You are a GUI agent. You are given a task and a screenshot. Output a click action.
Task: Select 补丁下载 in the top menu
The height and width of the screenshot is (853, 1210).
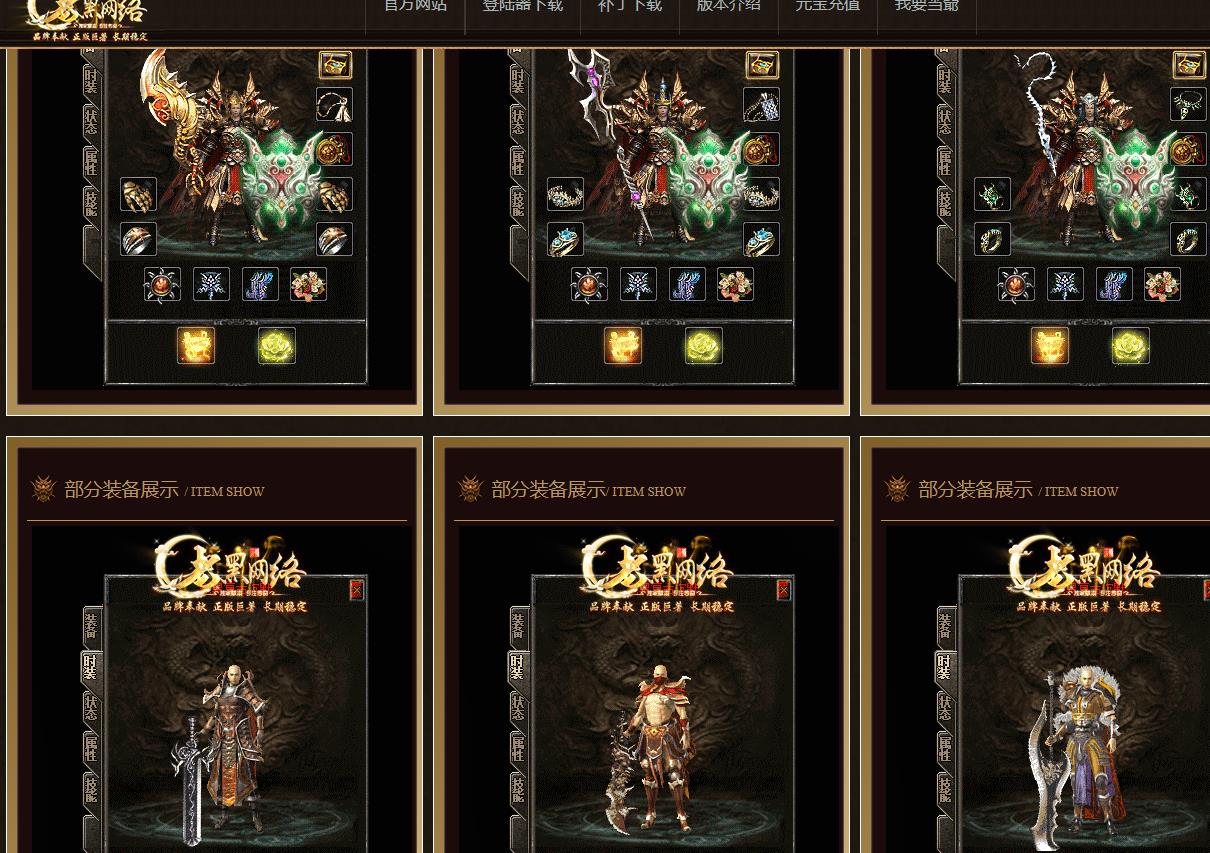pos(629,6)
